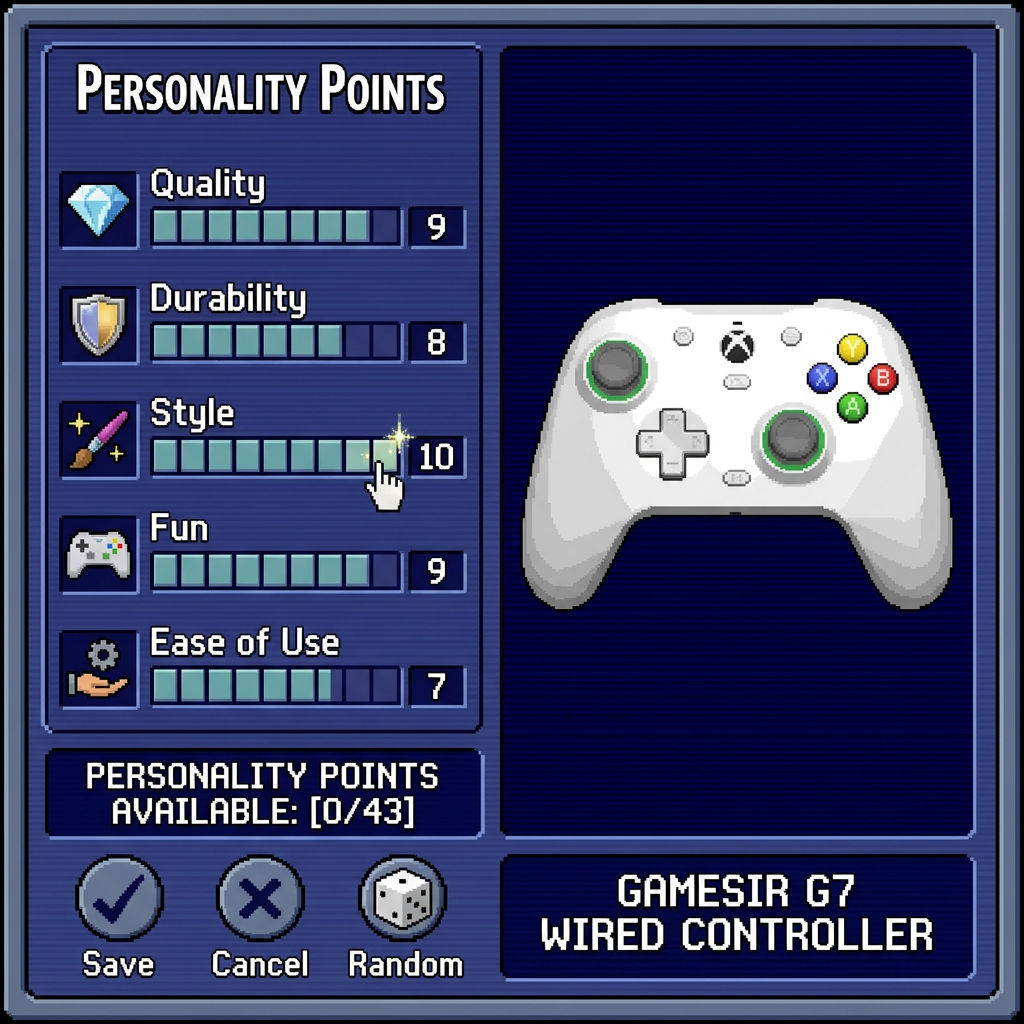Screen dimensions: 1024x1024
Task: Cancel the personality point changes
Action: click(x=260, y=897)
